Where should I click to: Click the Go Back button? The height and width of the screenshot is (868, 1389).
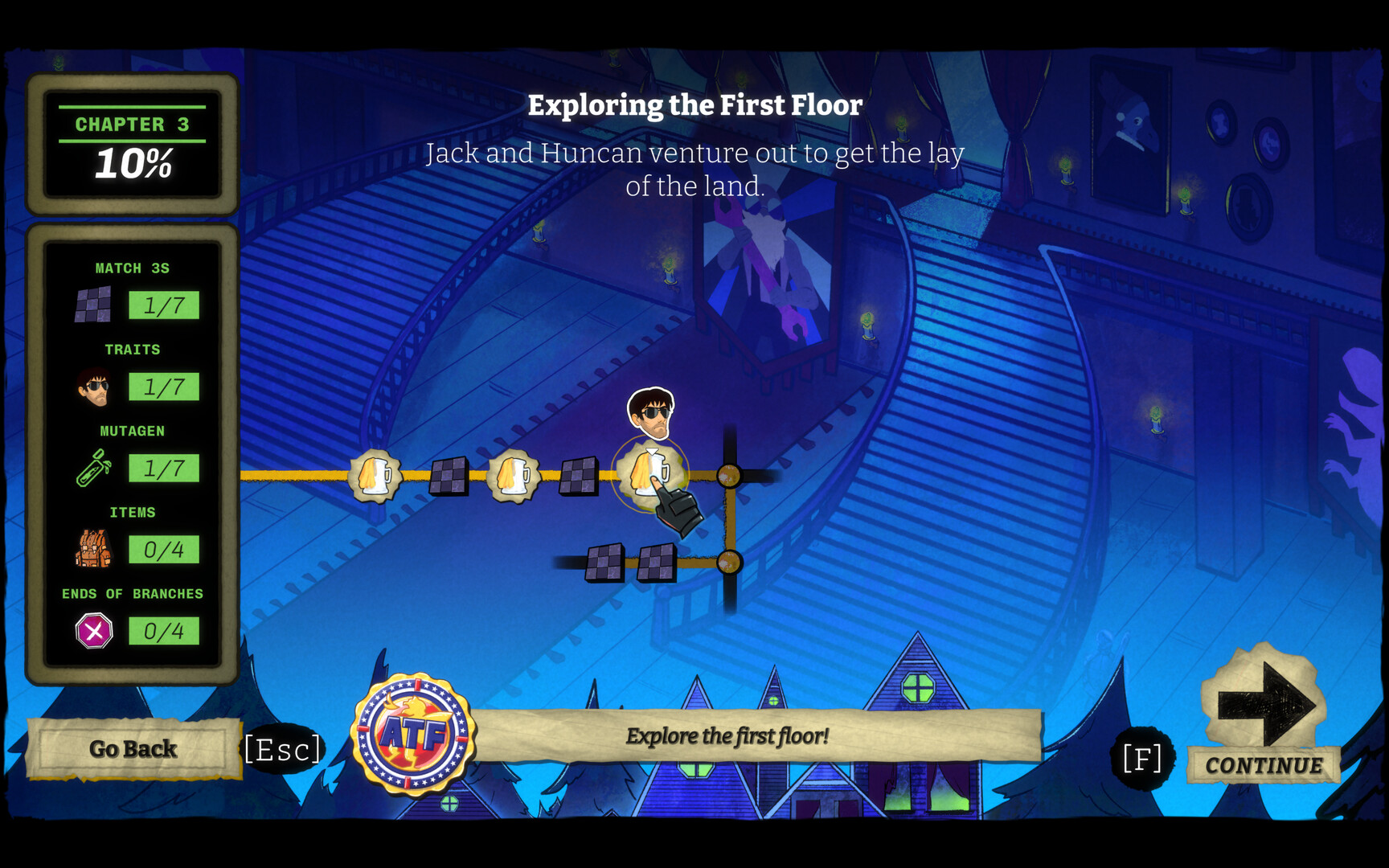tap(133, 749)
